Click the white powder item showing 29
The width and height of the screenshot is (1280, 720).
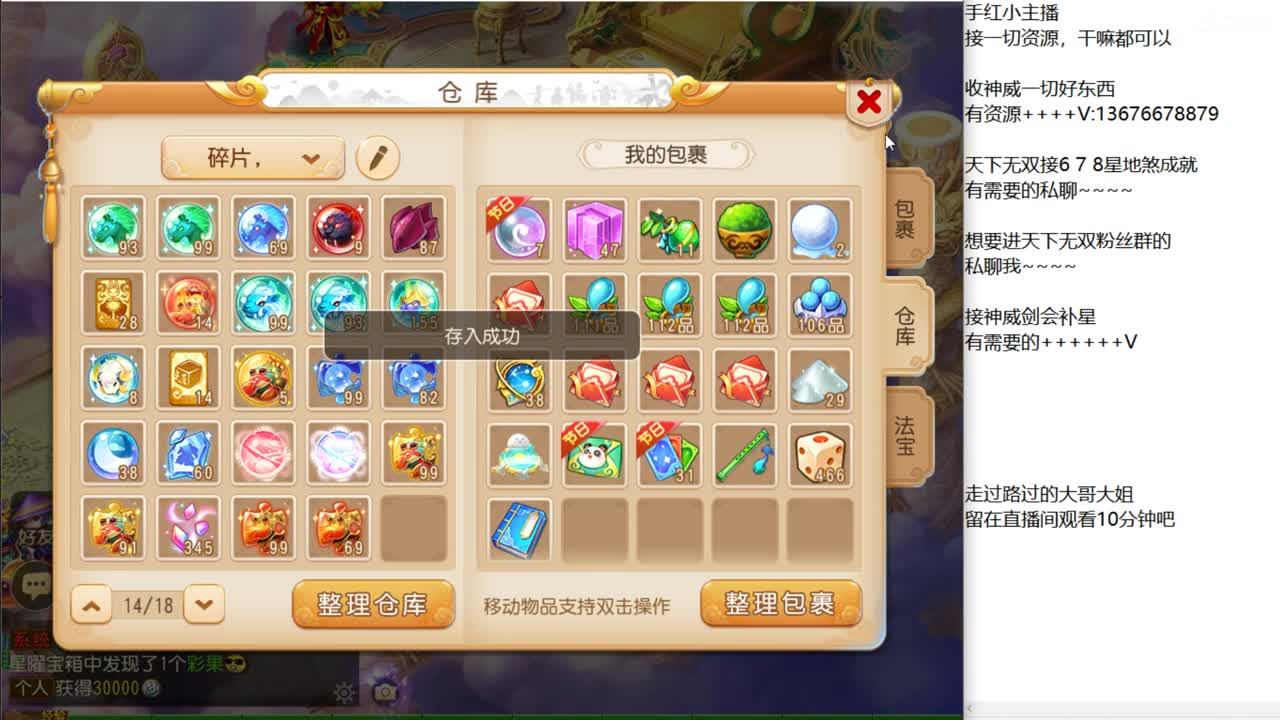(x=820, y=380)
